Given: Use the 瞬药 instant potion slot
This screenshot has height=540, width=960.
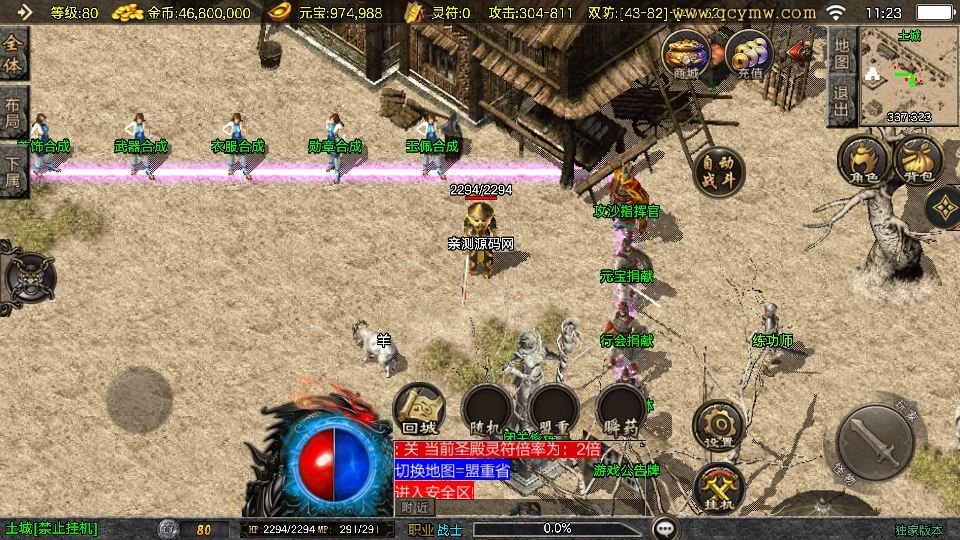Looking at the screenshot, I should click(621, 410).
